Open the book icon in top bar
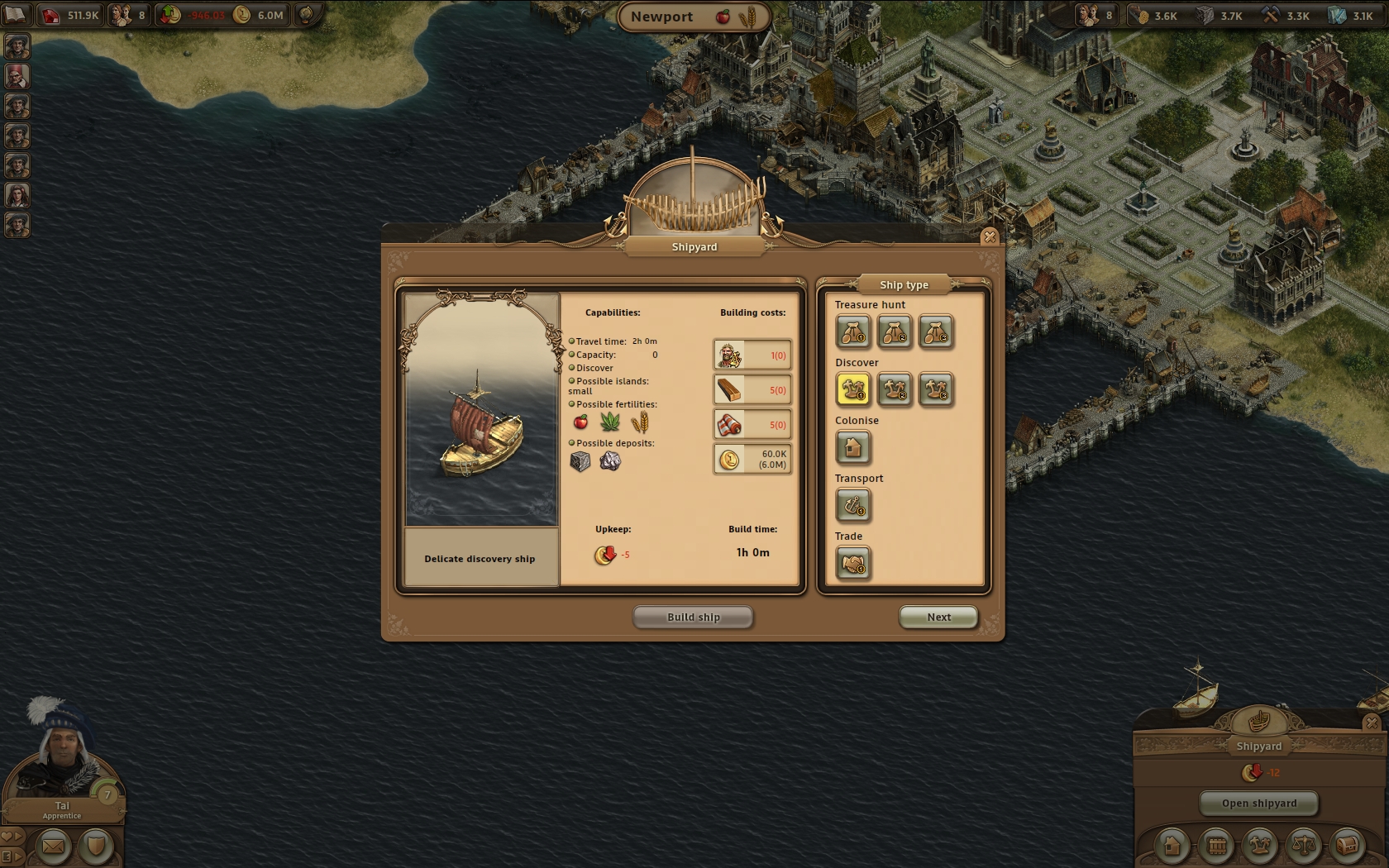The width and height of the screenshot is (1389, 868). tap(16, 14)
